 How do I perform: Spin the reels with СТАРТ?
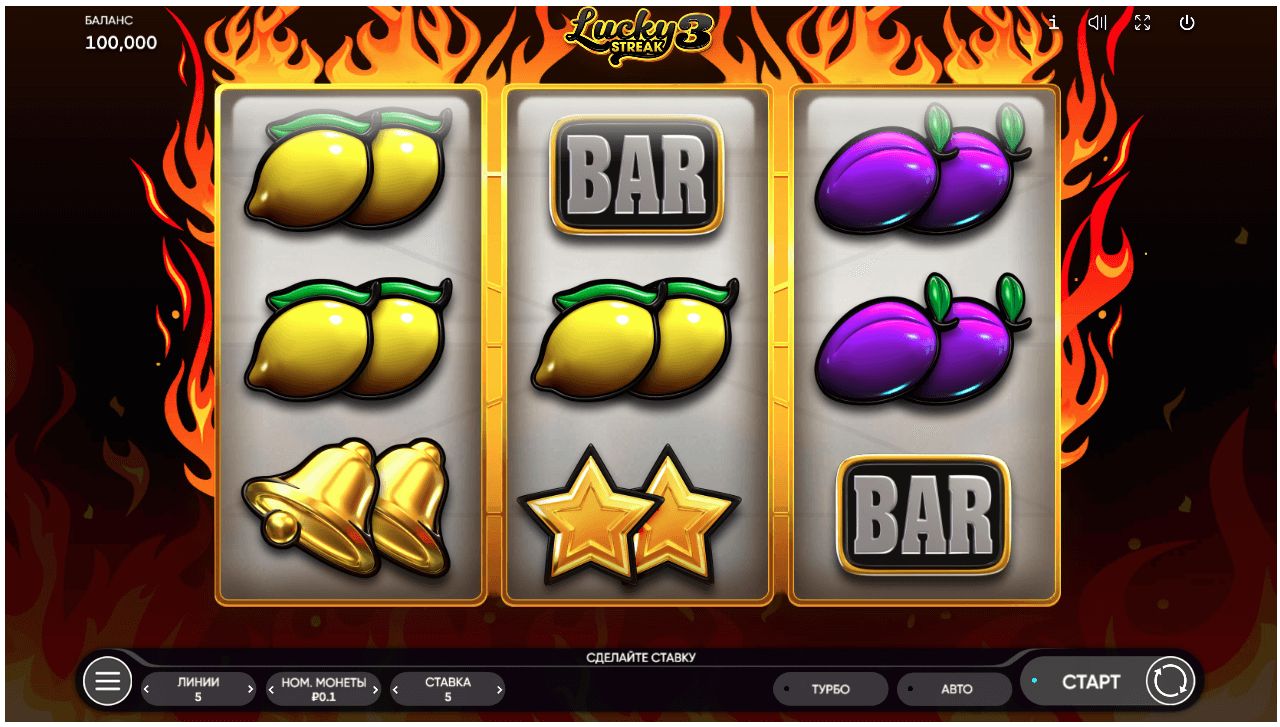pyautogui.click(x=1090, y=682)
